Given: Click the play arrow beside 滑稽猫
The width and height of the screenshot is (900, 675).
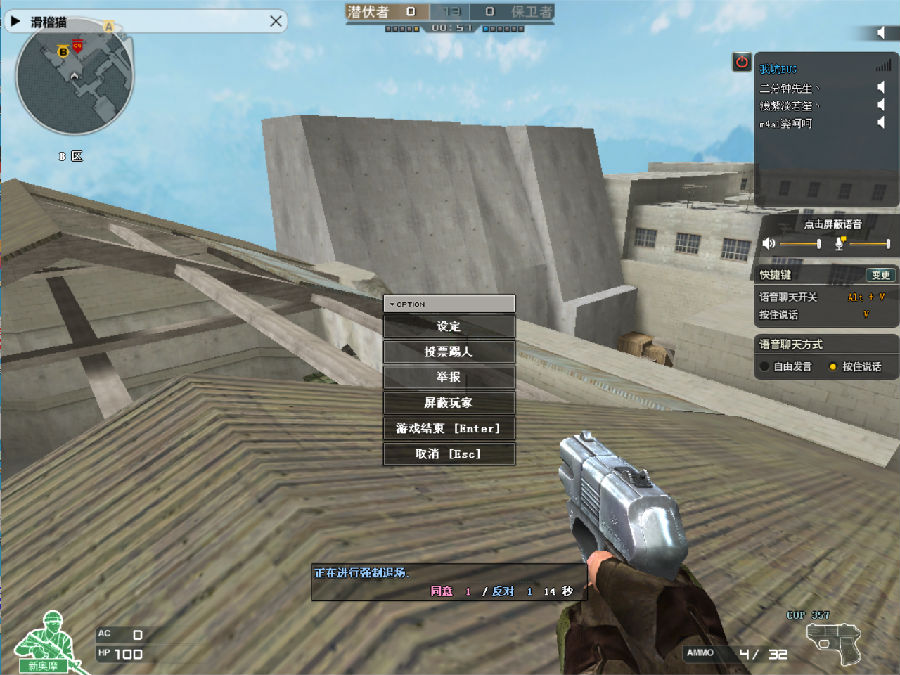Looking at the screenshot, I should point(16,19).
